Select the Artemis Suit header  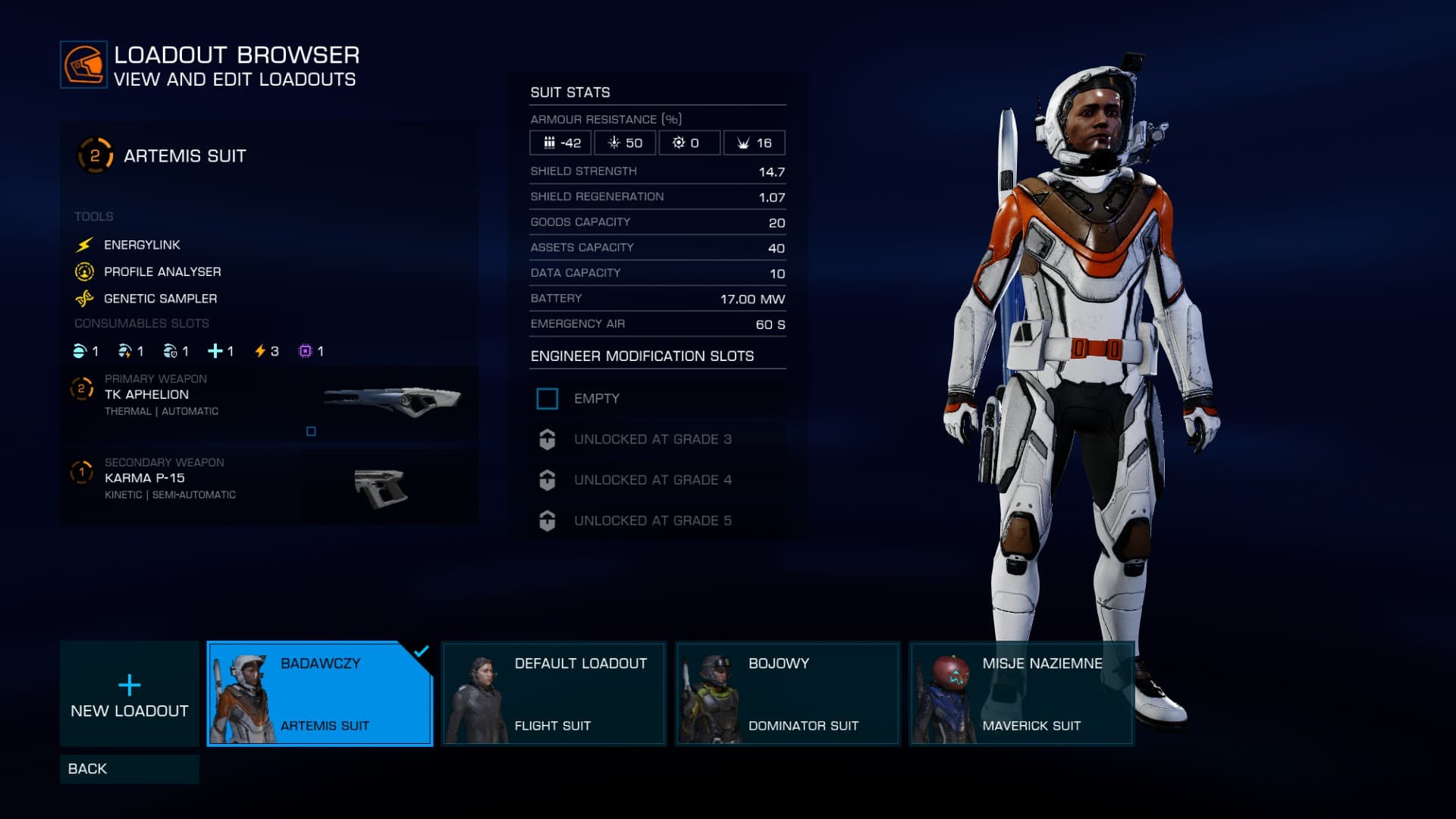coord(184,156)
